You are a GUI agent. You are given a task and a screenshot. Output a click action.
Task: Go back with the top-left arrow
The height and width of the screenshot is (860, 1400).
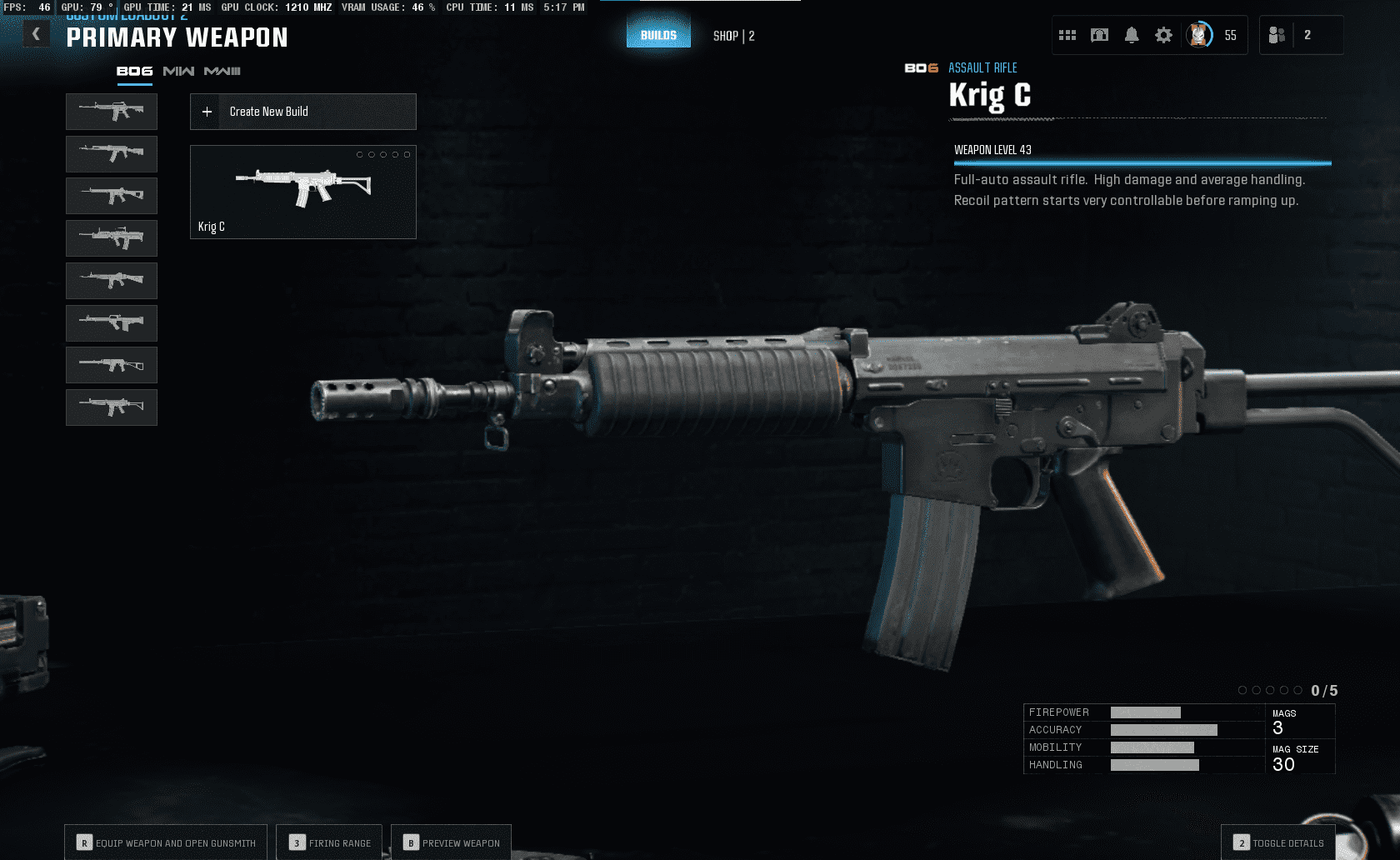(36, 34)
